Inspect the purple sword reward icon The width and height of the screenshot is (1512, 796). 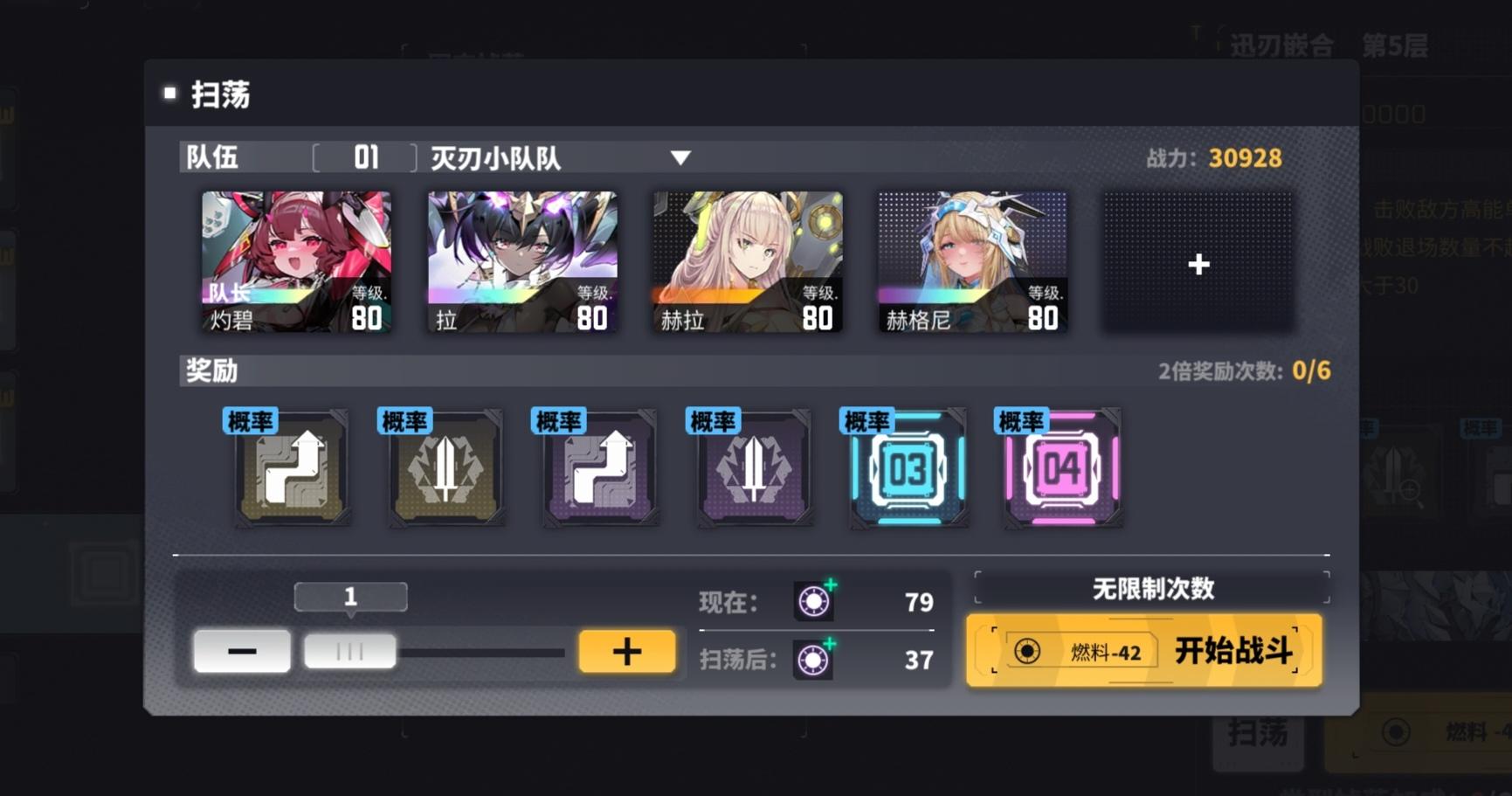[x=753, y=469]
